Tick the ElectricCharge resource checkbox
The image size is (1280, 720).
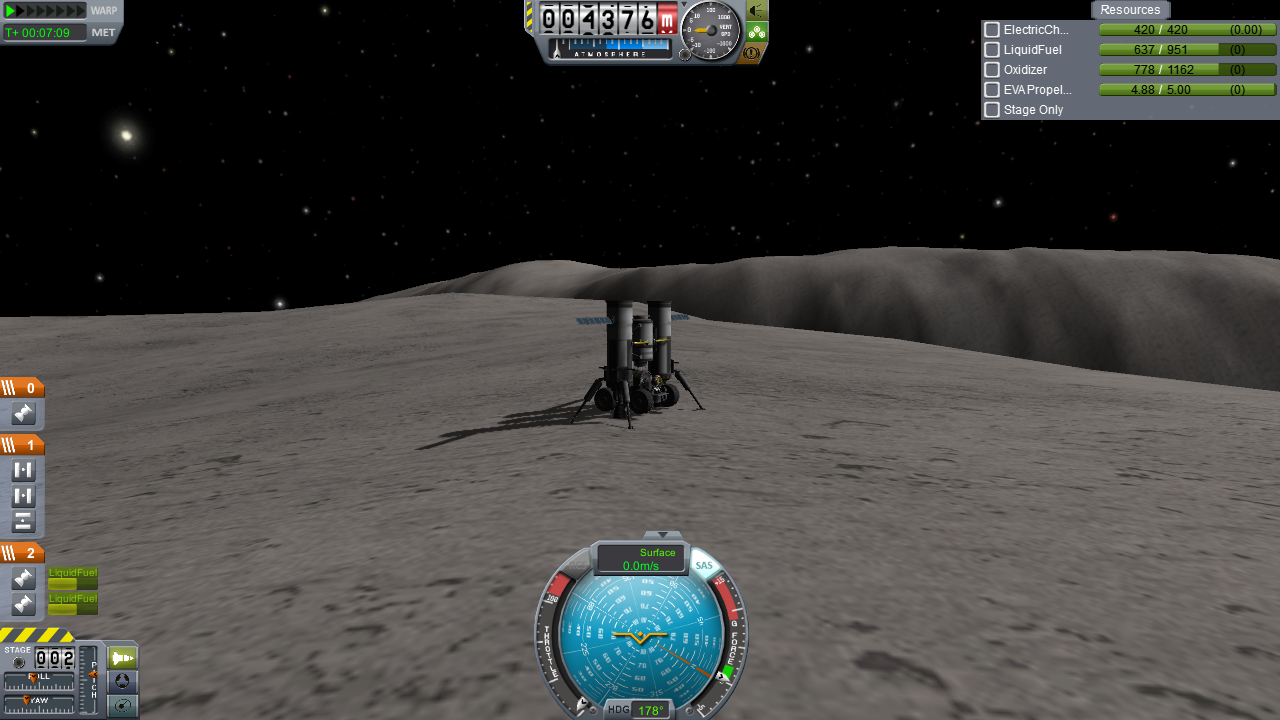pos(992,30)
